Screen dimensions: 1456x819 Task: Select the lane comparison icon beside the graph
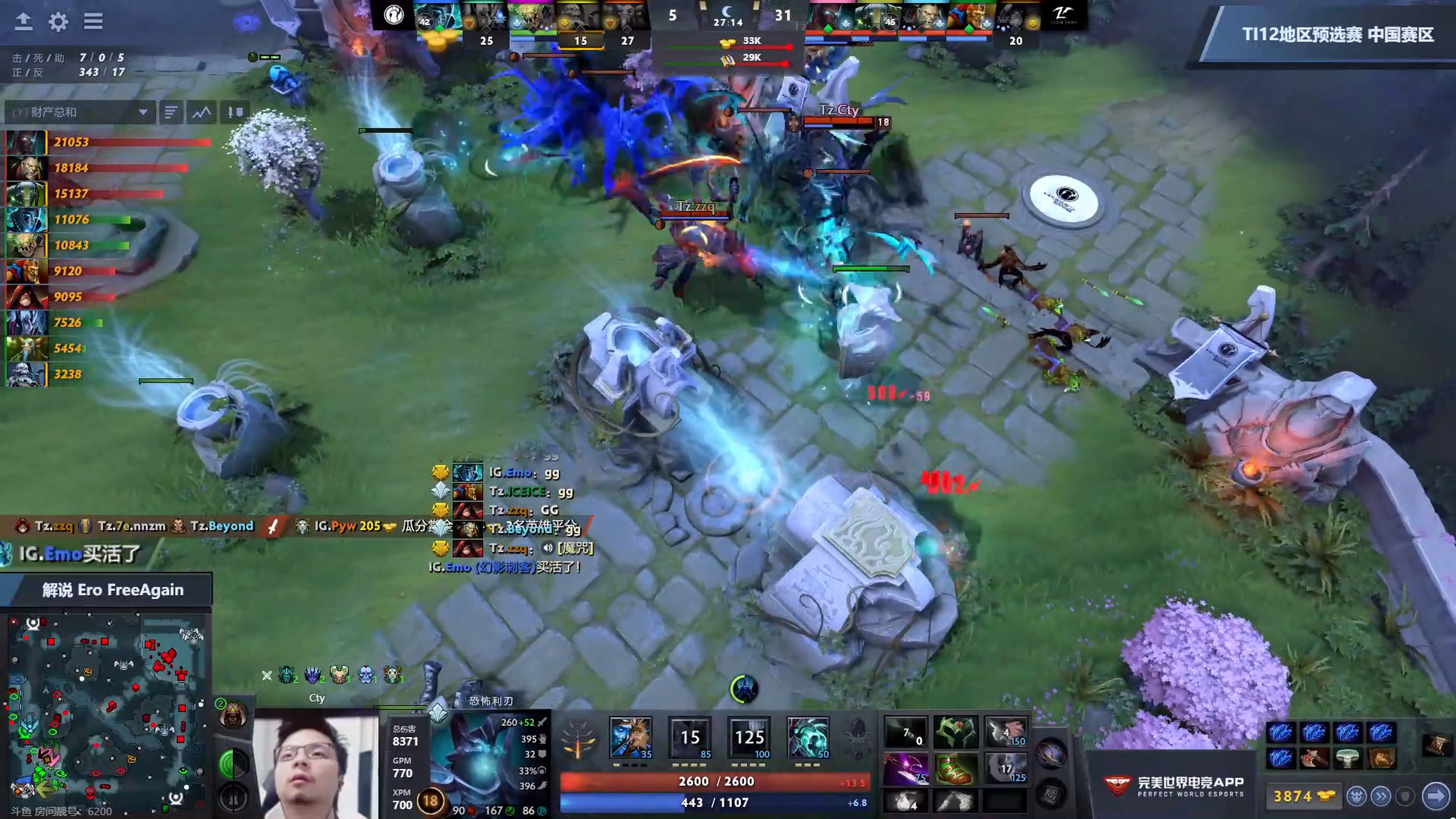pos(235,112)
